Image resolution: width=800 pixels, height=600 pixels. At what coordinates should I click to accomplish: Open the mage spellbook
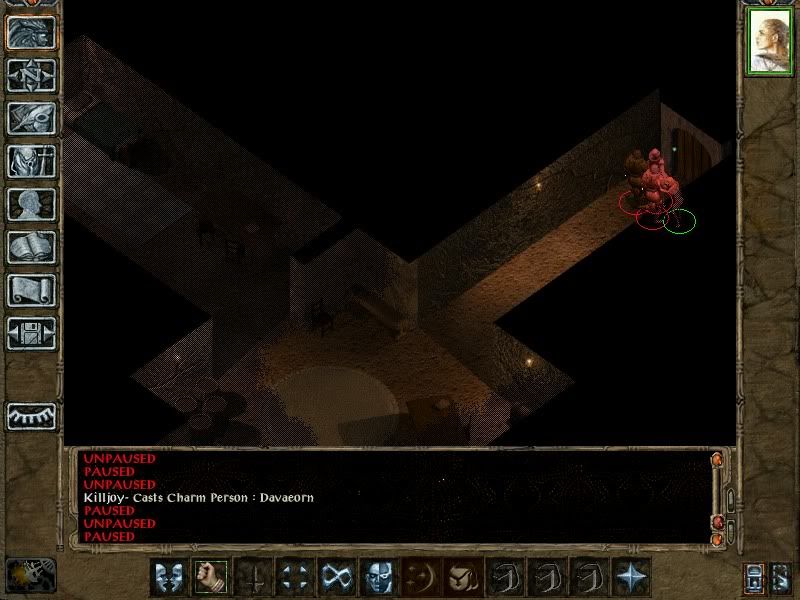click(x=31, y=247)
